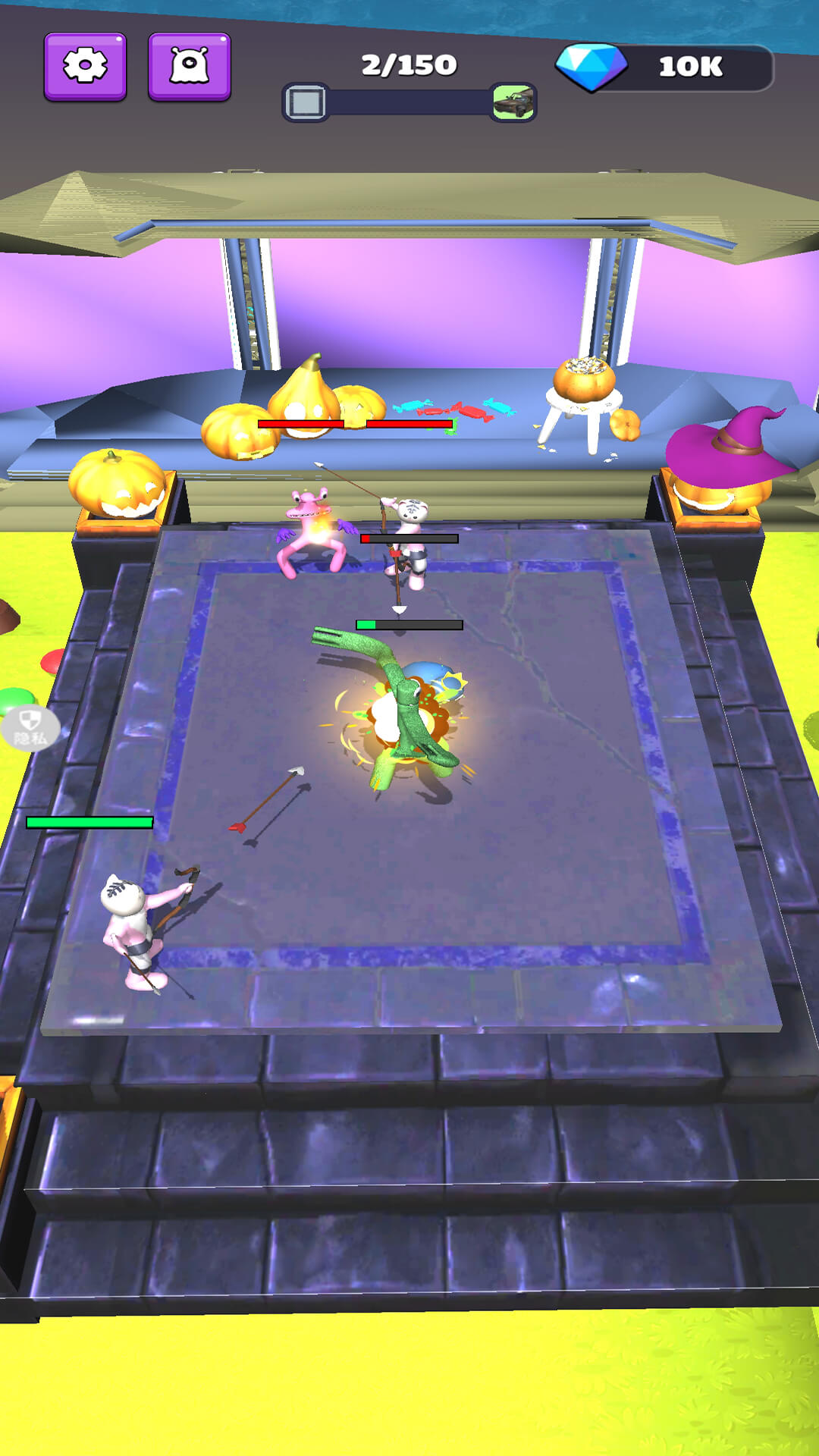Click the privacy shield button

(x=30, y=728)
